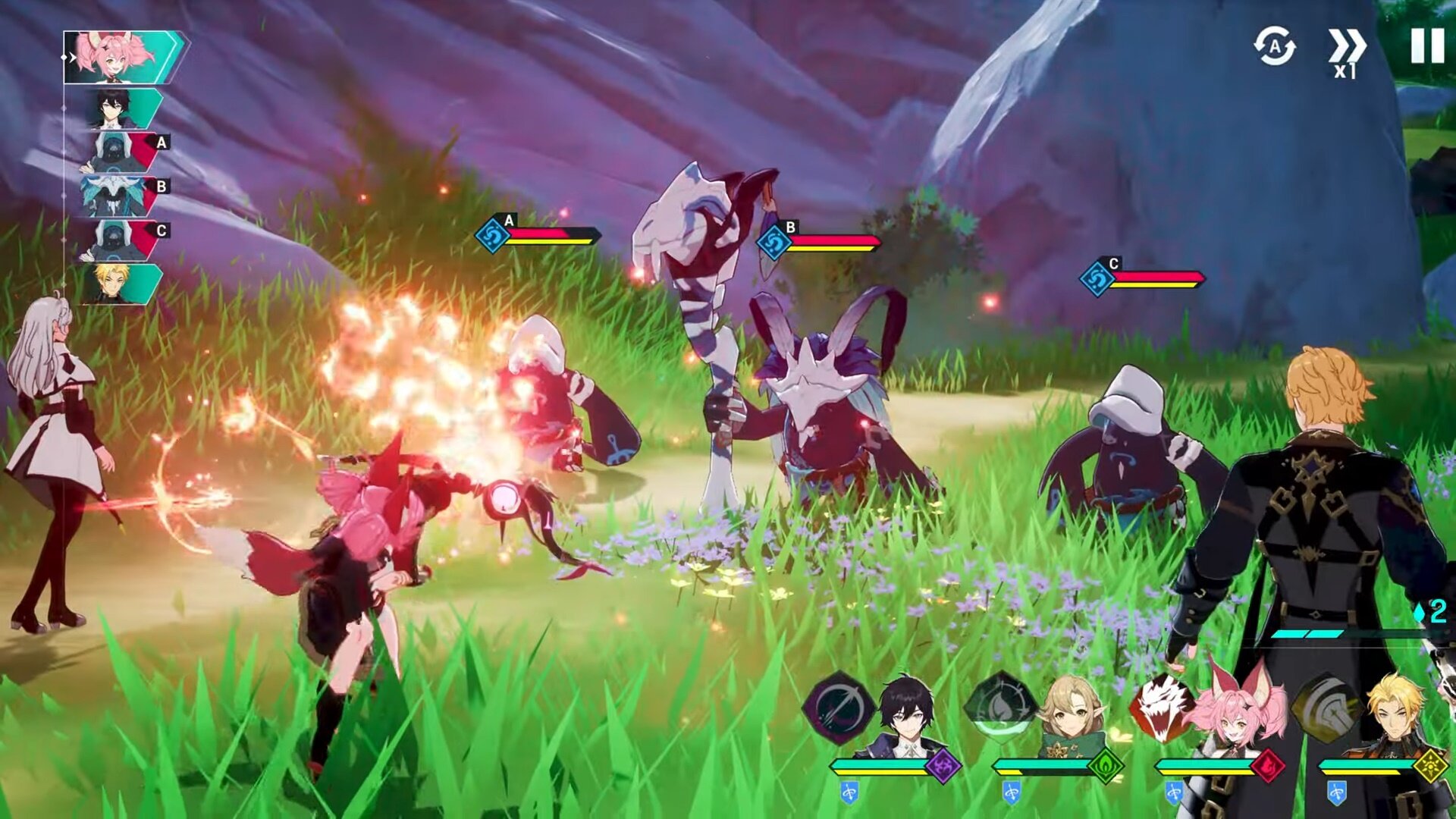1456x819 pixels.
Task: Select the blond knight party portrait
Action: coord(1397,717)
